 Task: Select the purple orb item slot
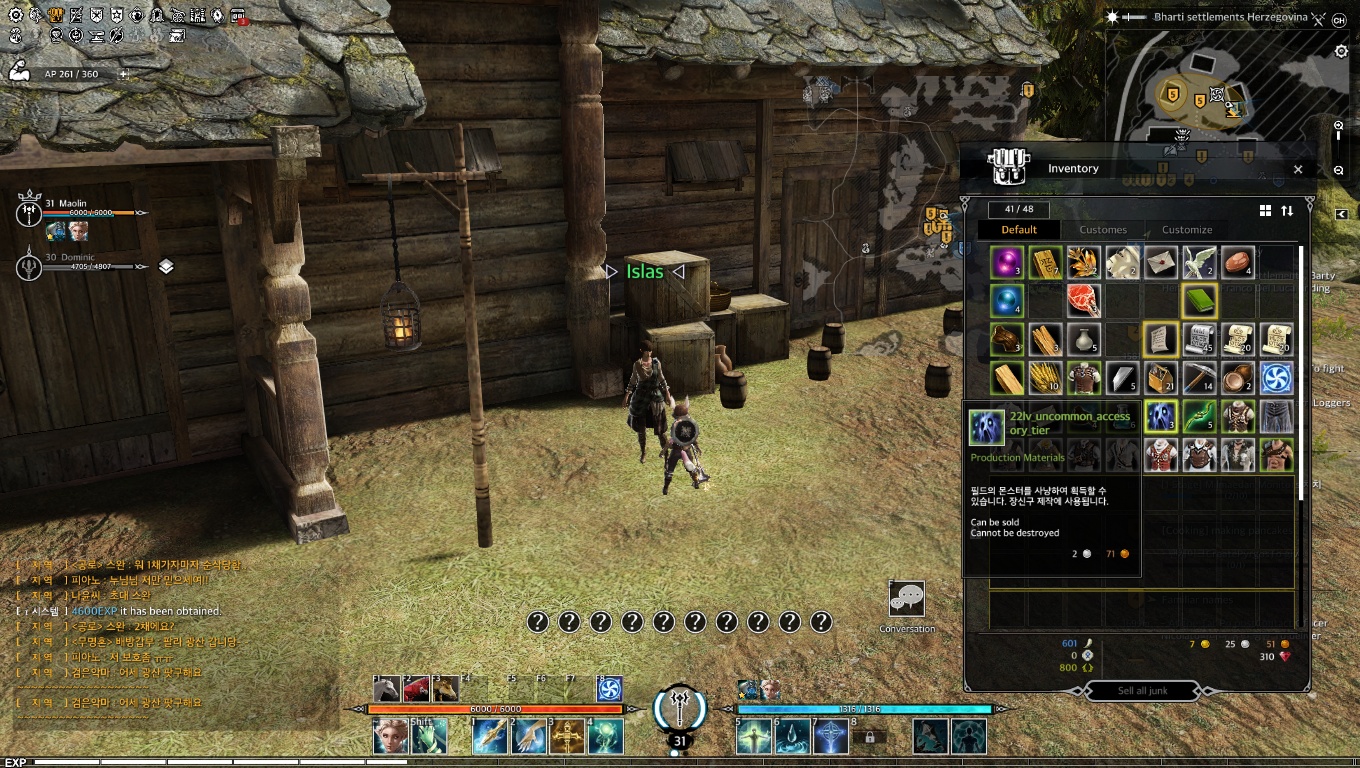click(x=1006, y=262)
